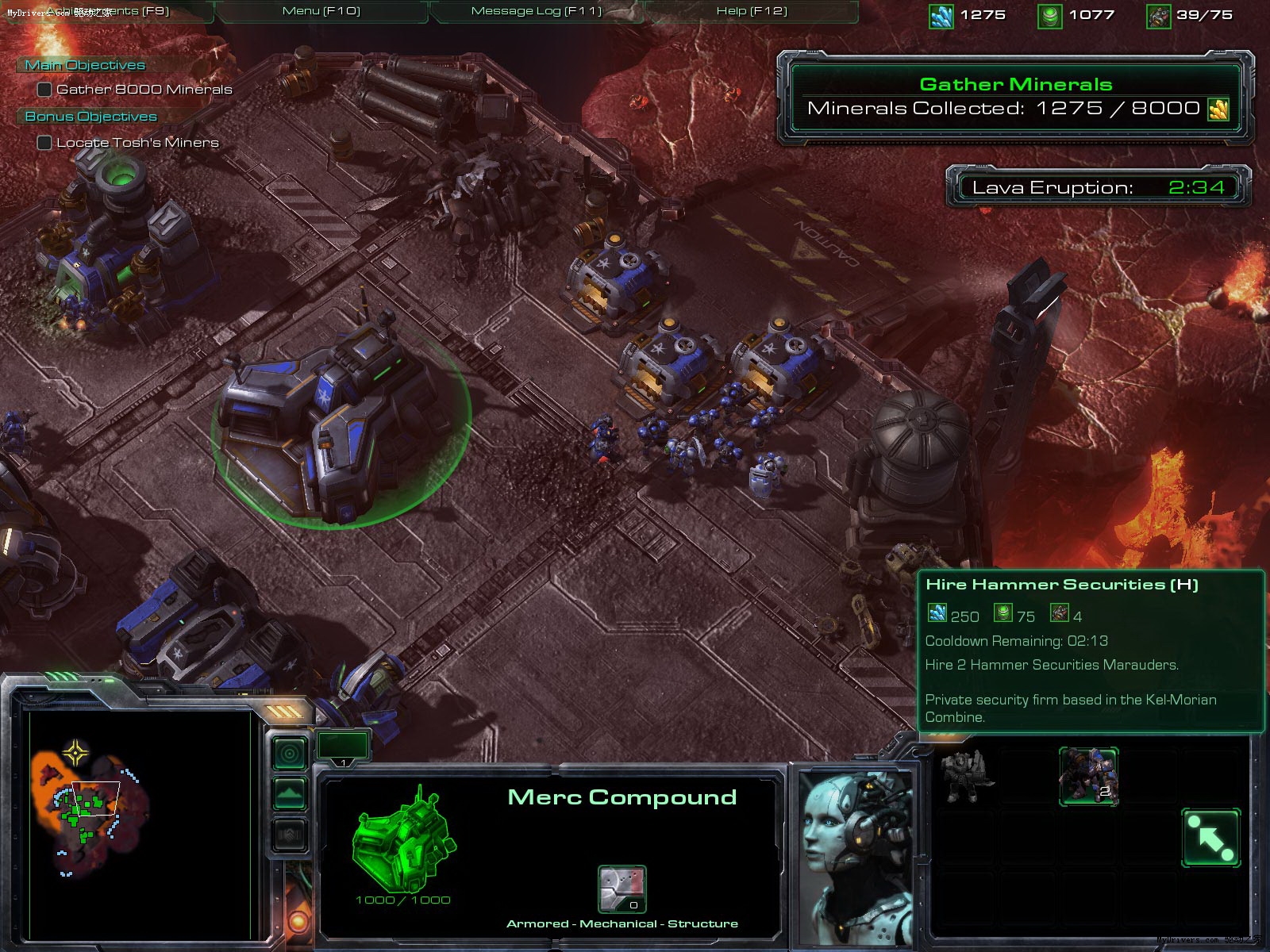Click the greyed-out formation button beside the minimap
Image resolution: width=1270 pixels, height=952 pixels.
(x=290, y=835)
